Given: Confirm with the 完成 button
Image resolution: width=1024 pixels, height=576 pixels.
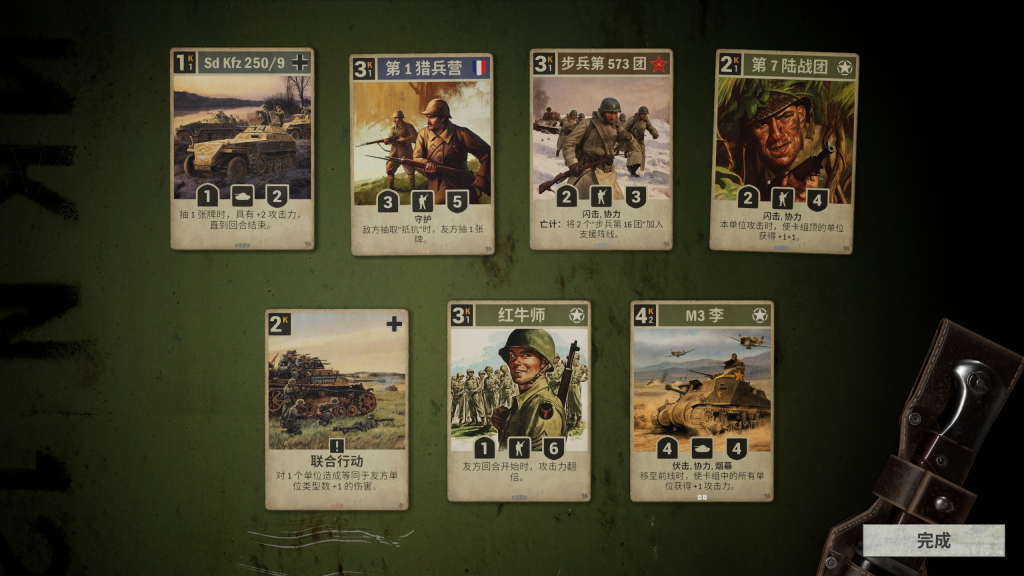Looking at the screenshot, I should tap(933, 541).
